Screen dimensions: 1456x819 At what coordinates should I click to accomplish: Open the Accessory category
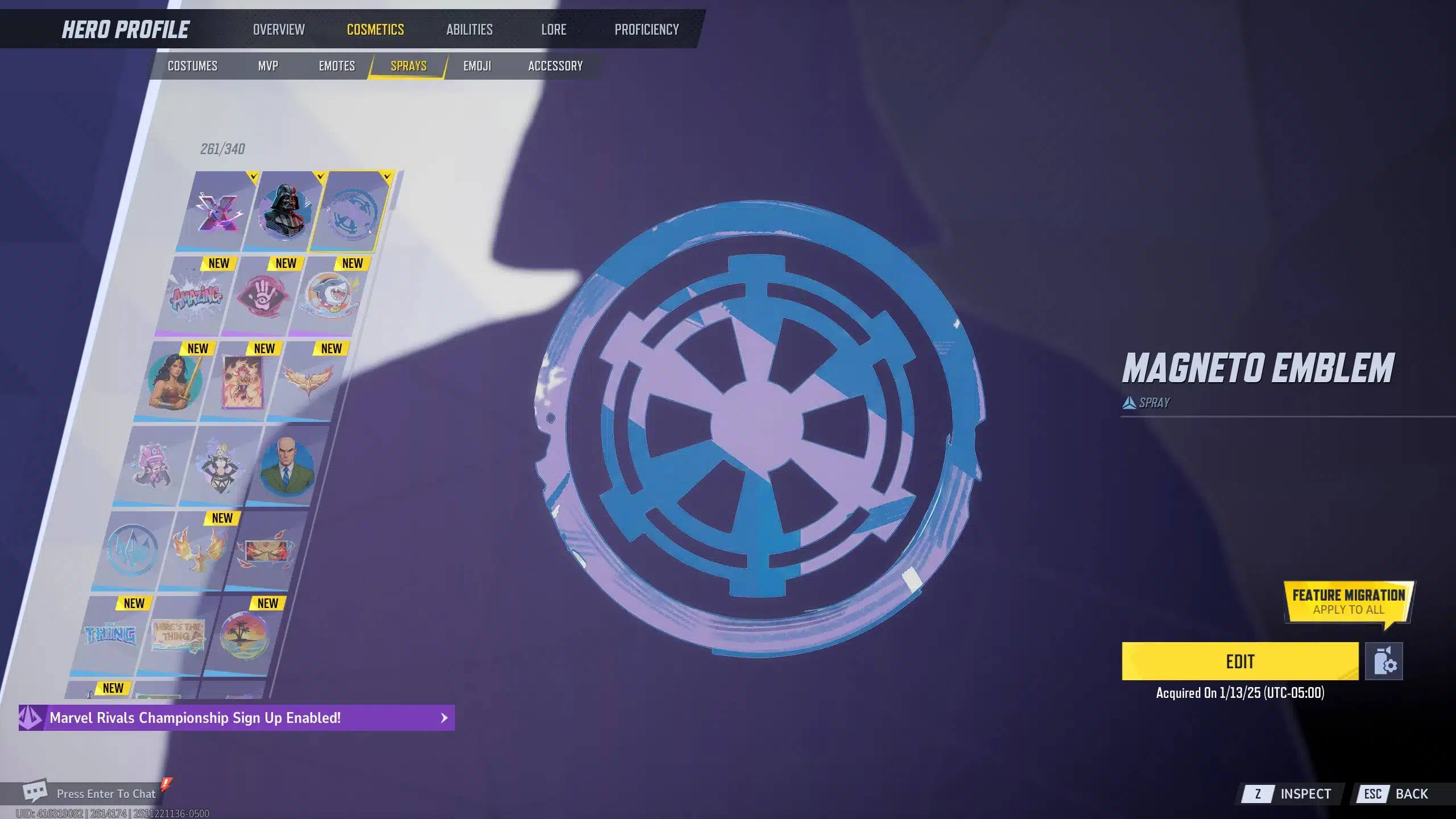coord(555,66)
